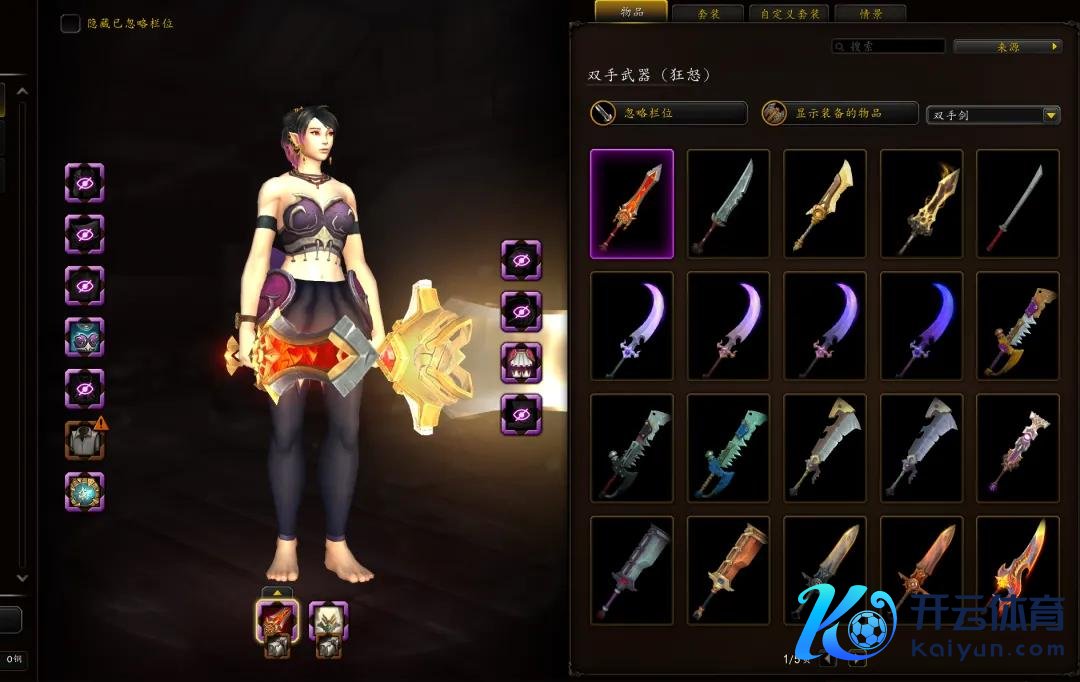Image resolution: width=1080 pixels, height=682 pixels.
Task: Select the teal serrated sword appearance
Action: [728, 448]
